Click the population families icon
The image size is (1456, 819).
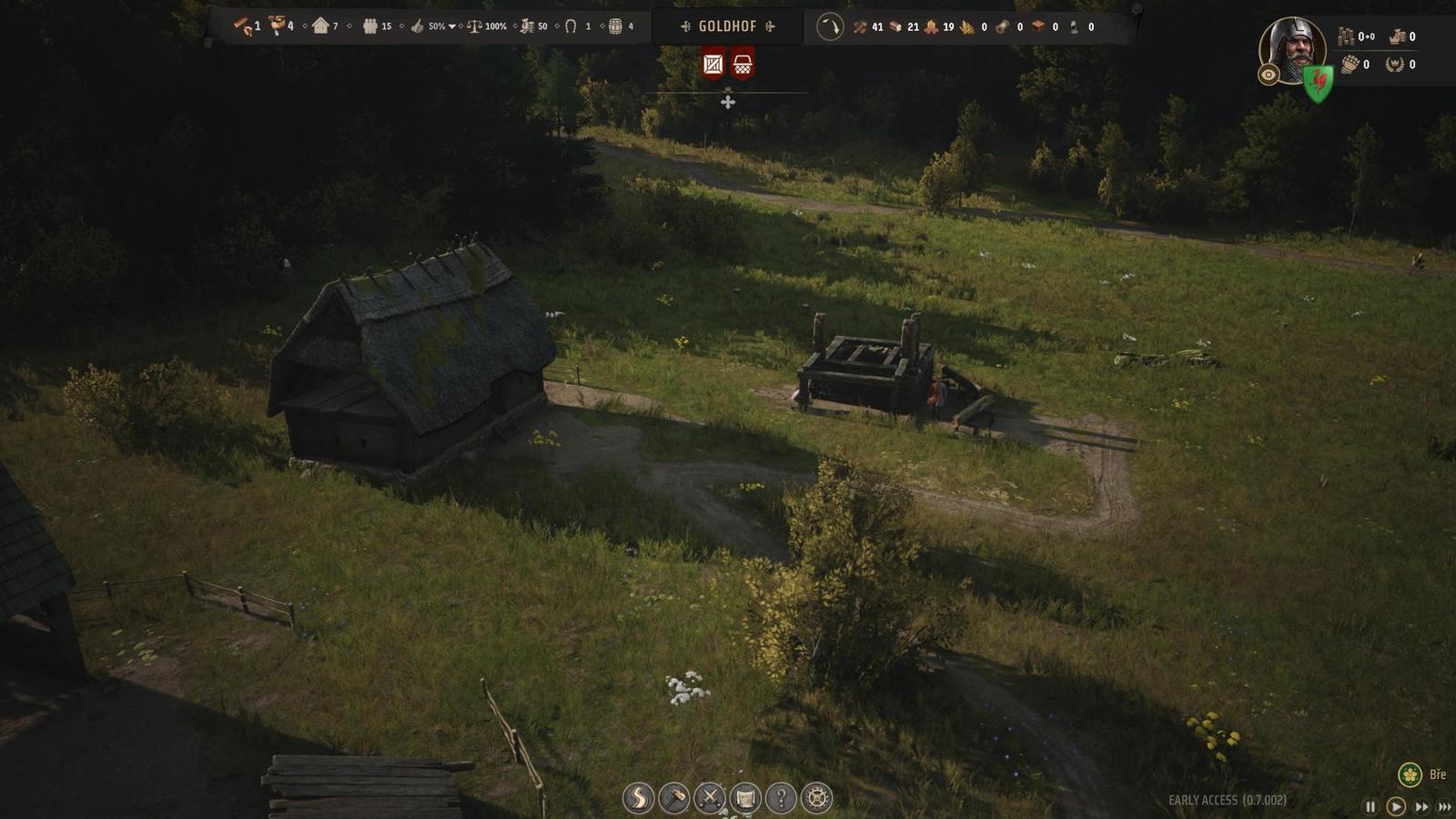pos(369,26)
